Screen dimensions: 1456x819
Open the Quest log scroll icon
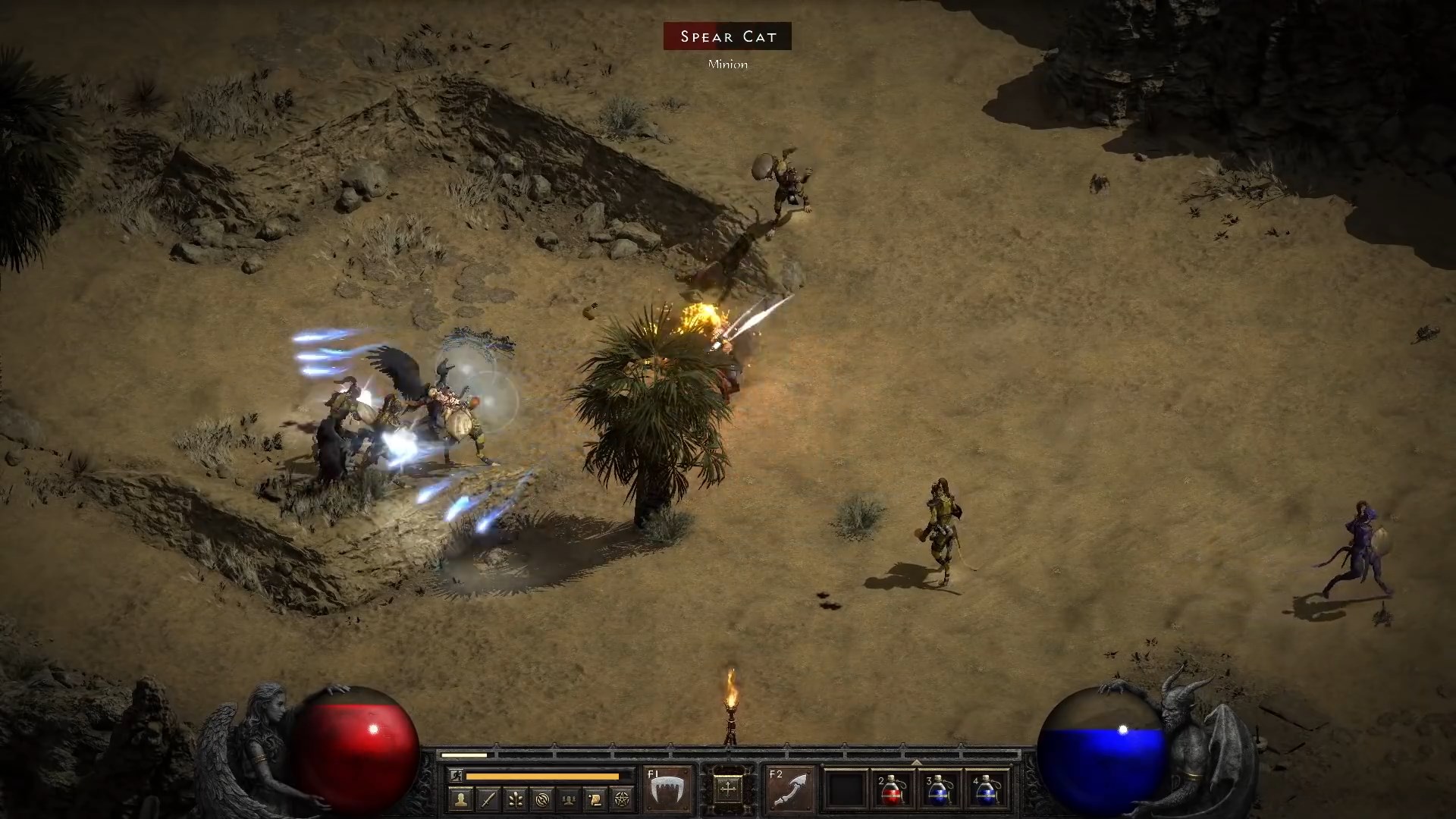[x=596, y=799]
